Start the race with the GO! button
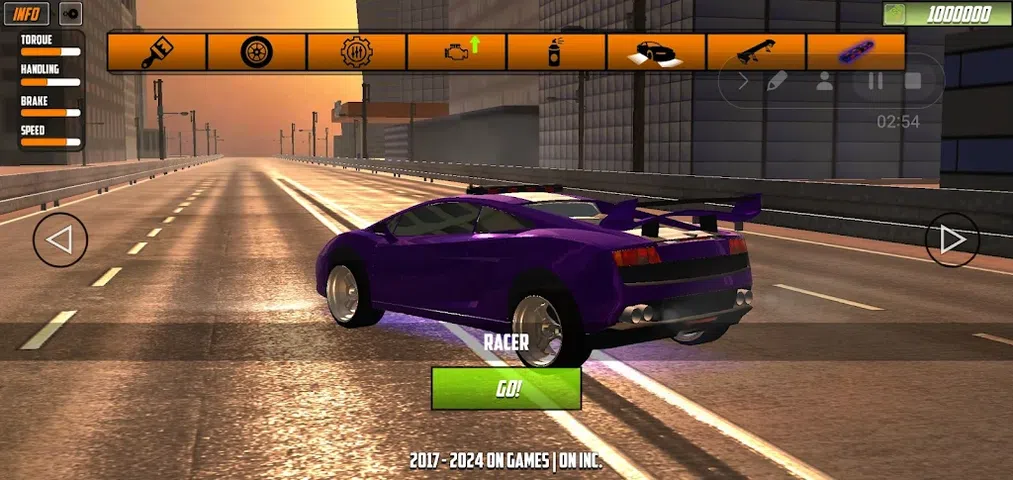This screenshot has width=1013, height=480. 506,389
